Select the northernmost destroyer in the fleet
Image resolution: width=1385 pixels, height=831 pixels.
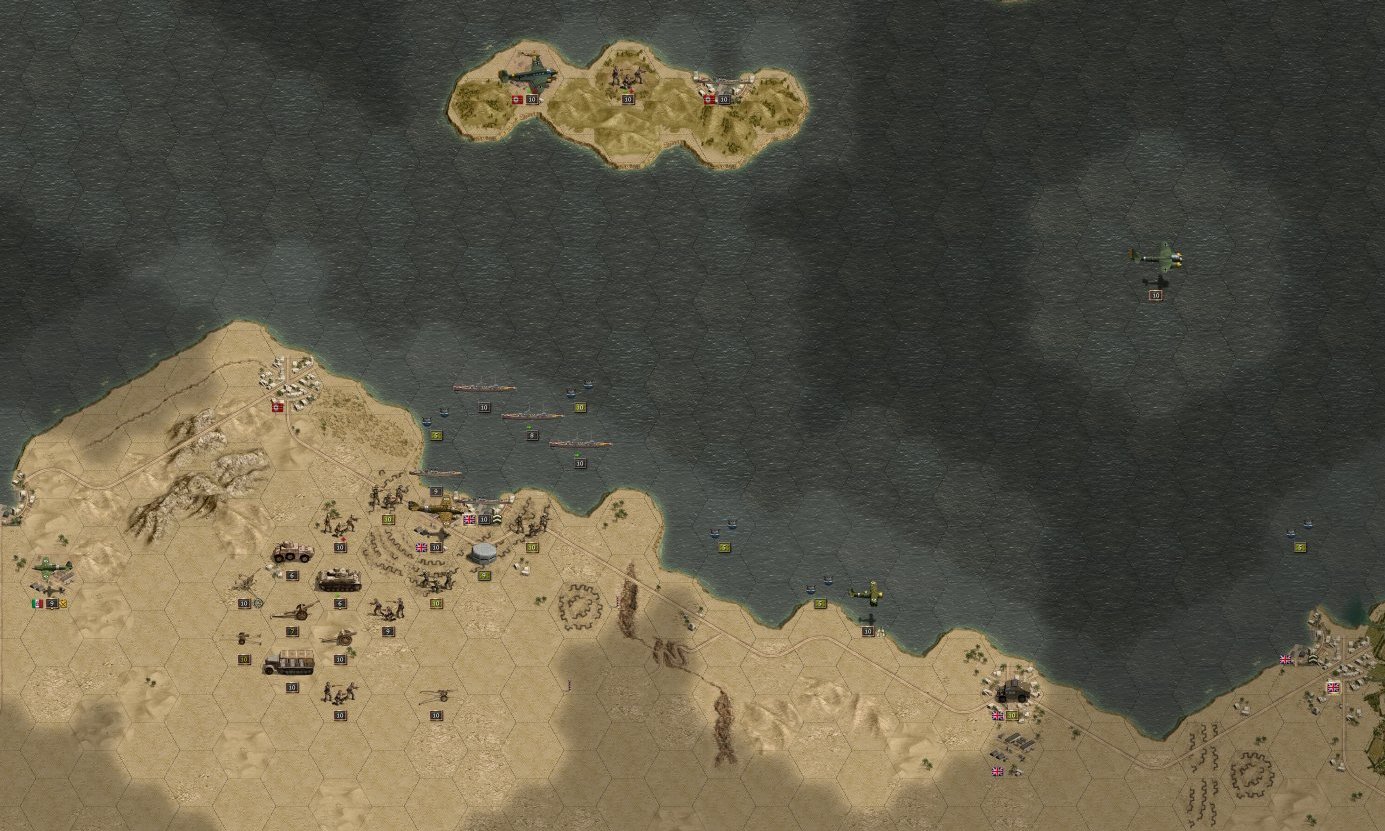coord(485,388)
